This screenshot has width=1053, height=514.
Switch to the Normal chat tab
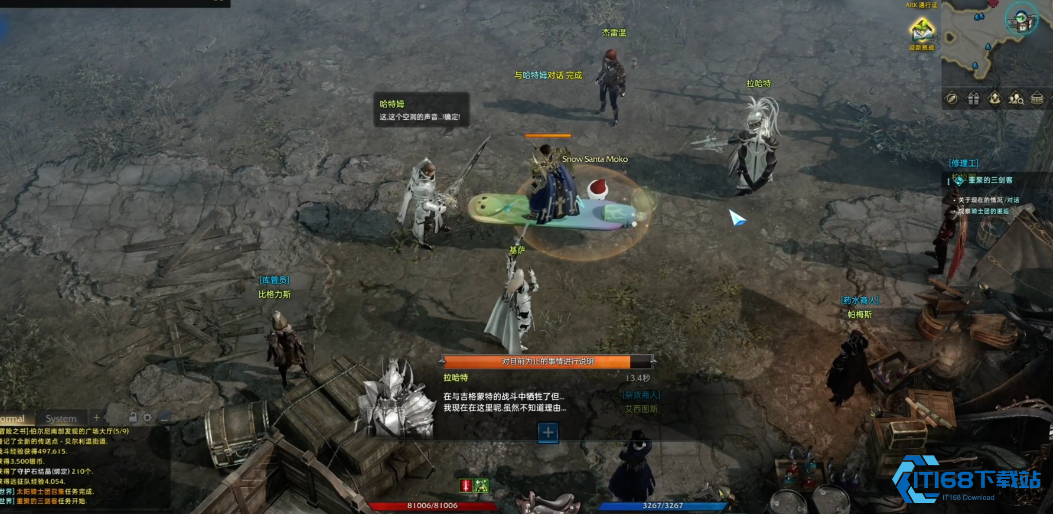12,419
